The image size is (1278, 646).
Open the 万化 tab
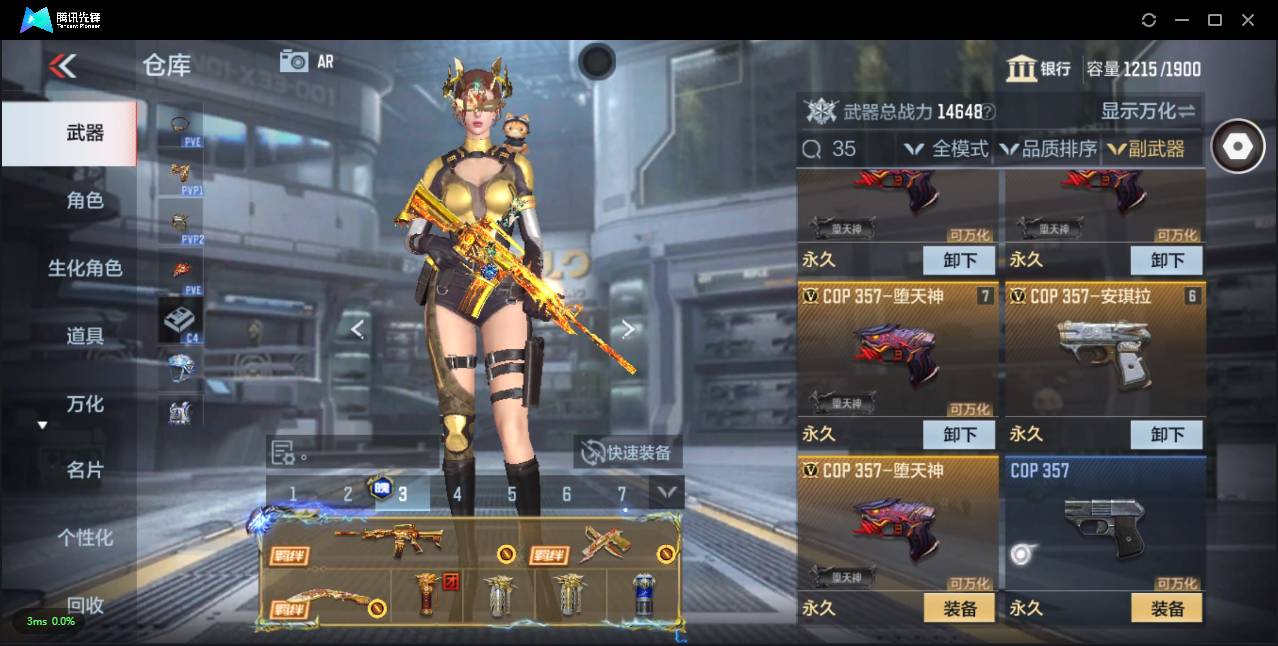pos(85,404)
